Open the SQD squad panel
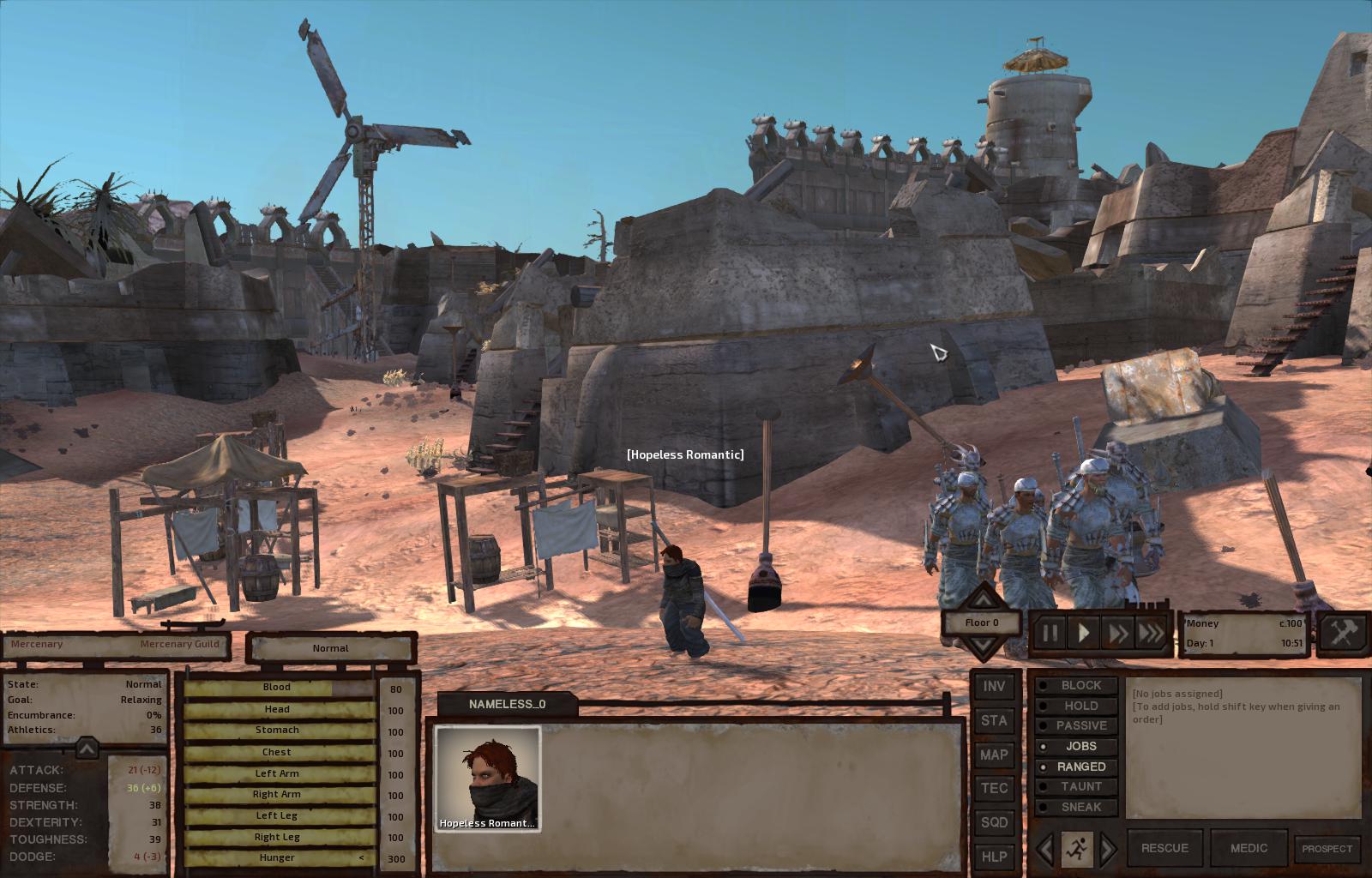Image resolution: width=1372 pixels, height=878 pixels. tap(994, 822)
